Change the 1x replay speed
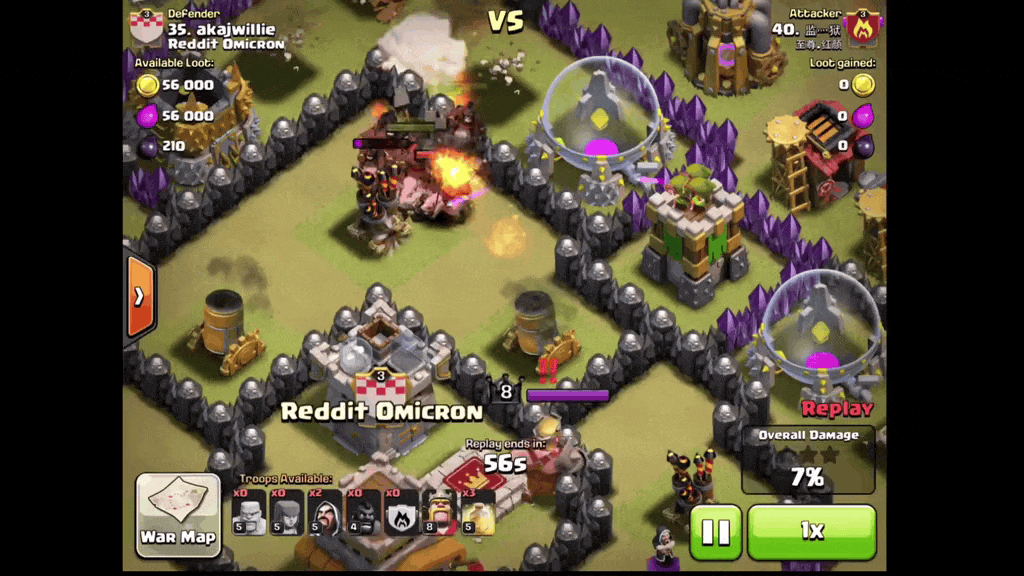1024x576 pixels. tap(811, 531)
